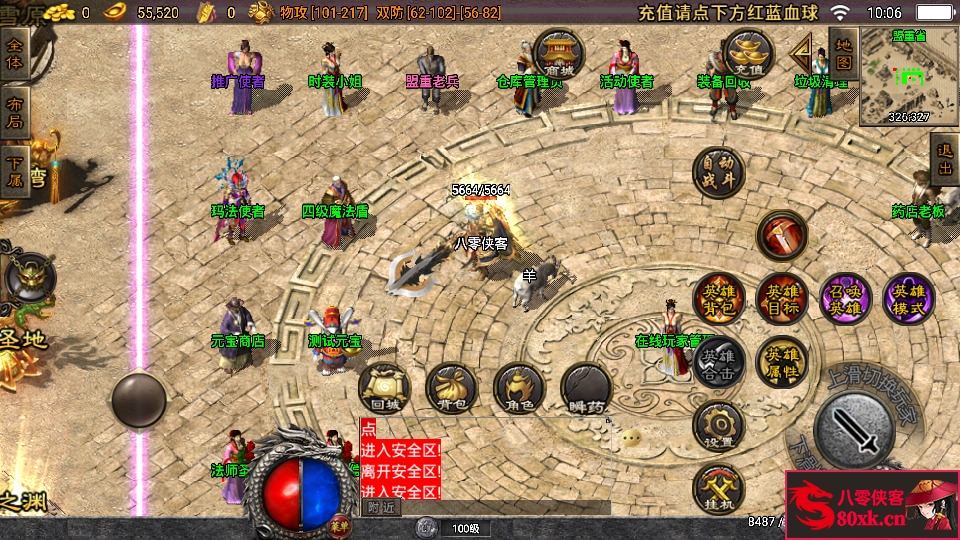The width and height of the screenshot is (960, 540).
Task: Open the 英雄背包 hero bag
Action: [718, 298]
